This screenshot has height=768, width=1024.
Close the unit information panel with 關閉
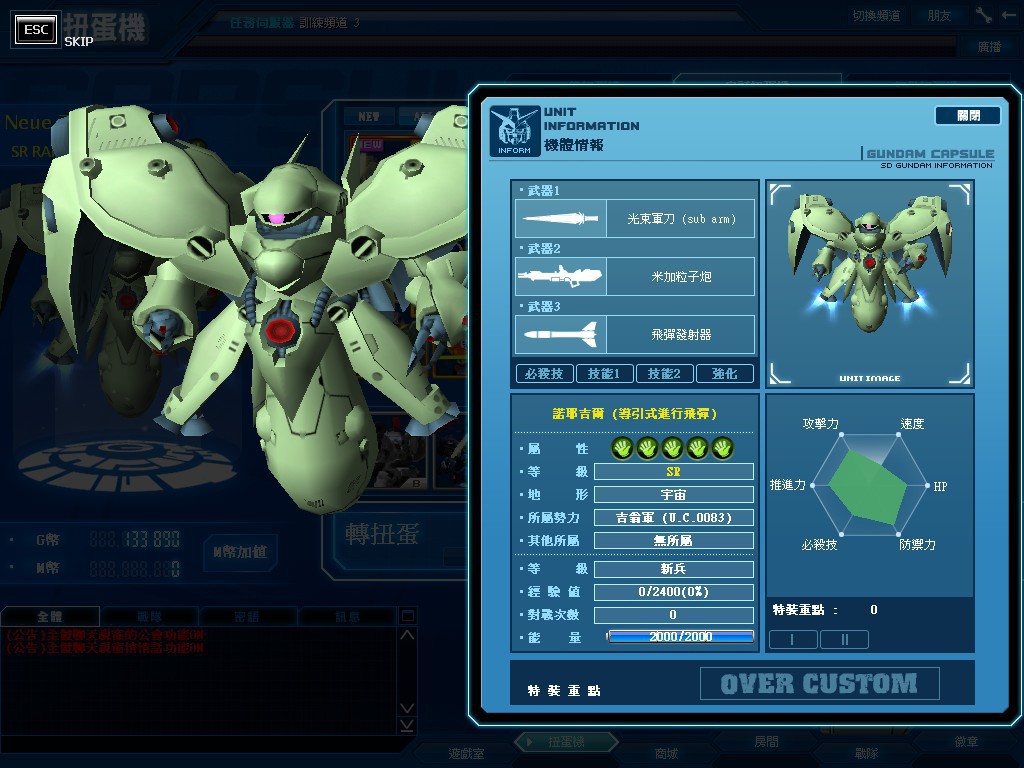point(967,116)
